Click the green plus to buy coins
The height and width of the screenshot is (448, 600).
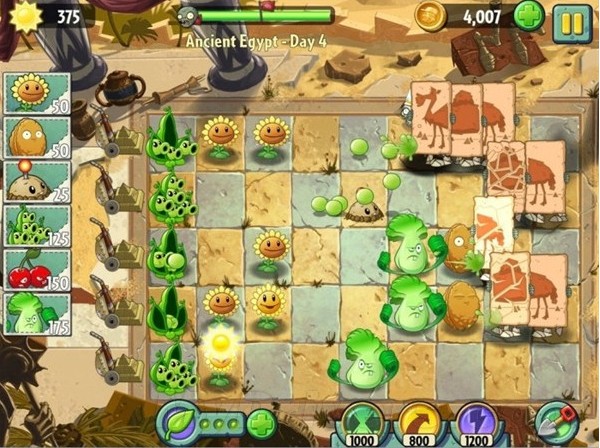[x=529, y=16]
